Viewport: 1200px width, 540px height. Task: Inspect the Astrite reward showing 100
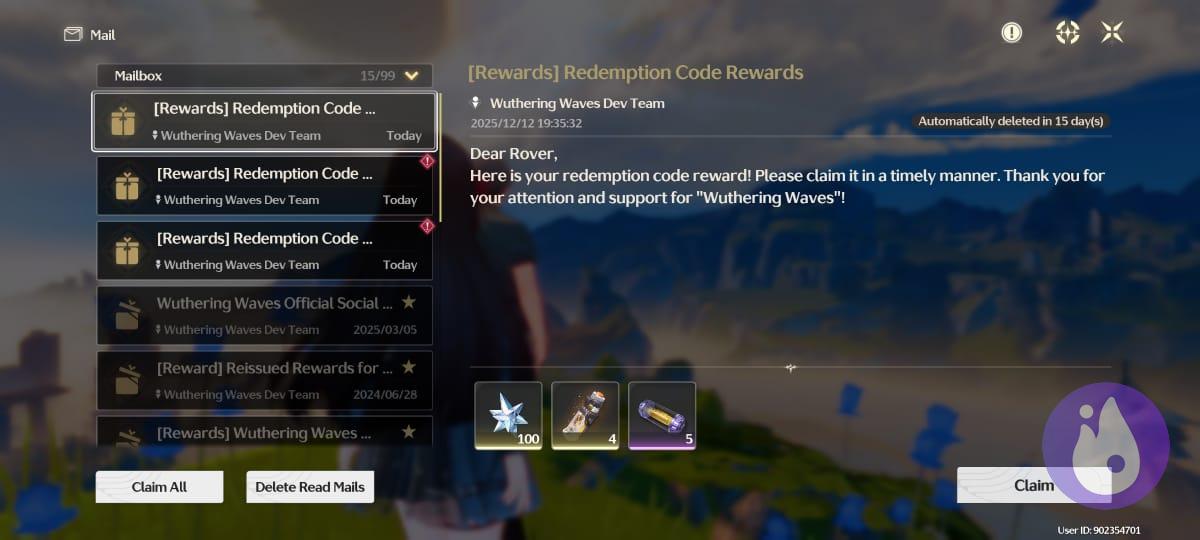(508, 415)
